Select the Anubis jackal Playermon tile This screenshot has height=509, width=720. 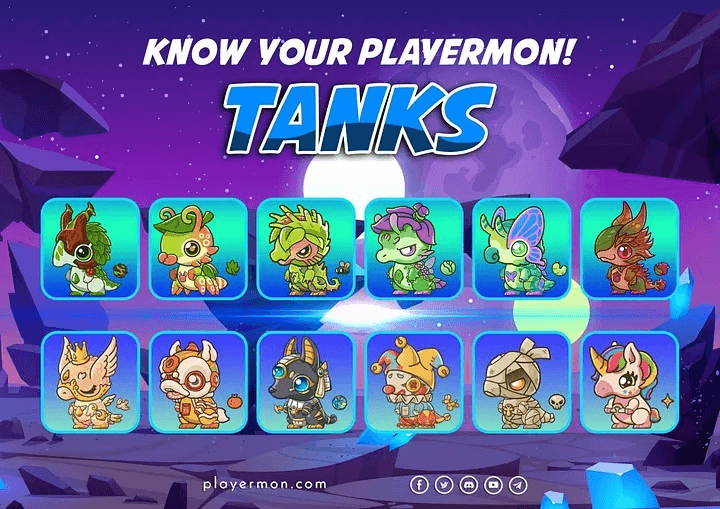(305, 381)
